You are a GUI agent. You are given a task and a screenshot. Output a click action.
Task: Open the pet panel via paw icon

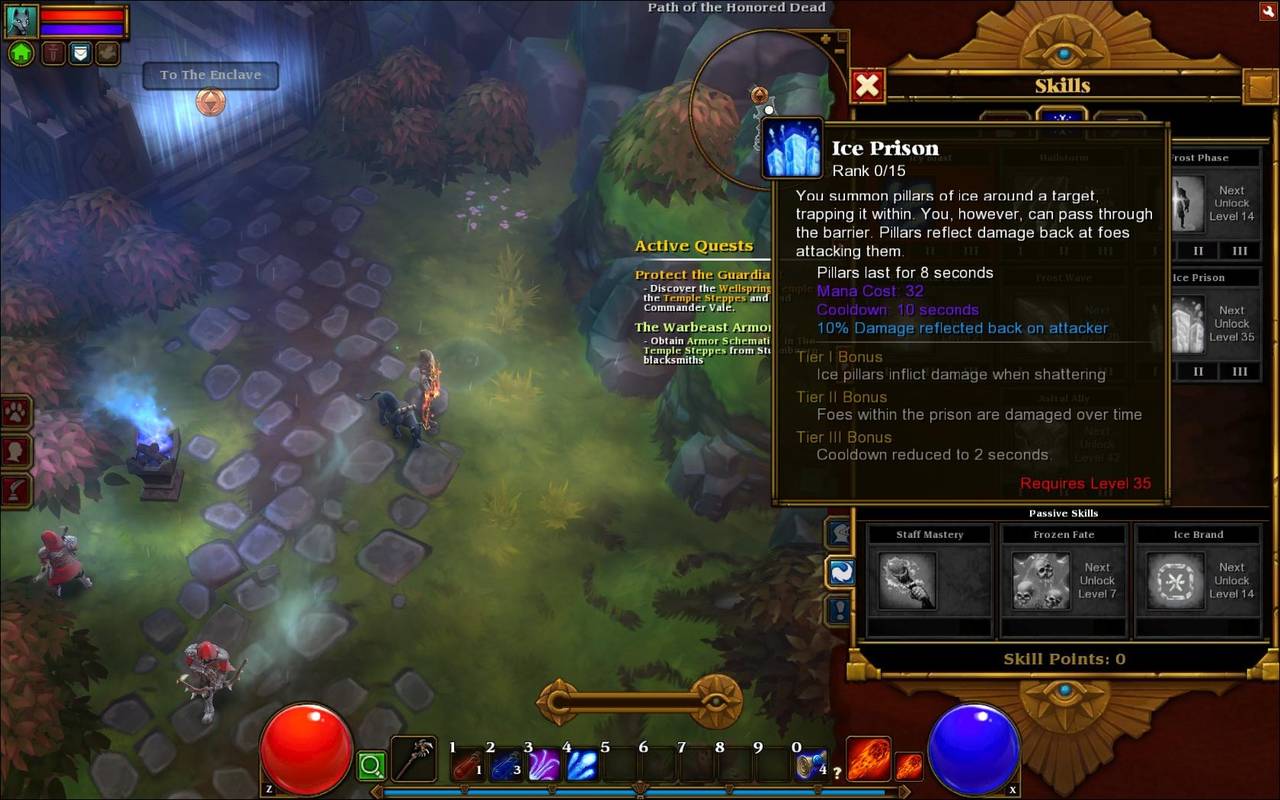click(x=17, y=412)
